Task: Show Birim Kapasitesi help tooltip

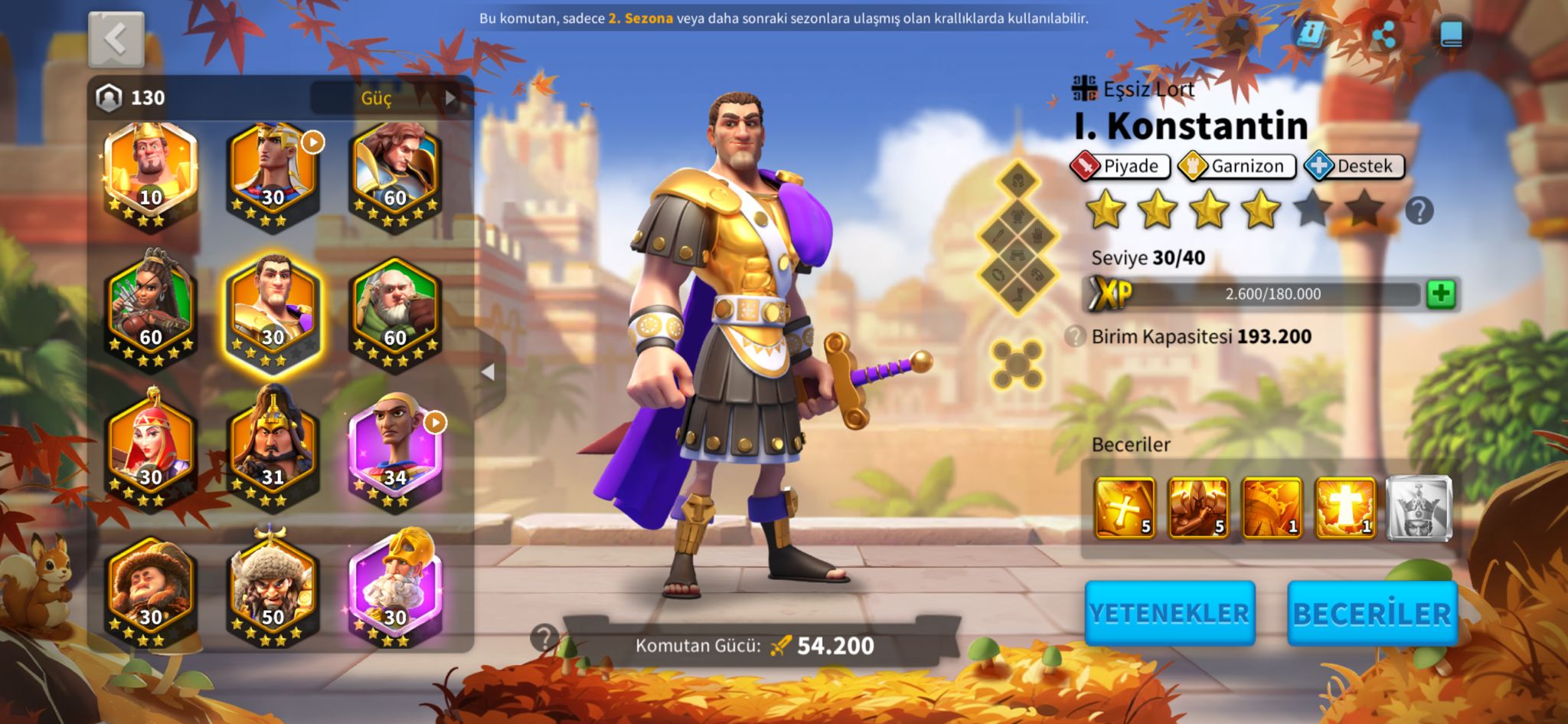Action: pyautogui.click(x=1076, y=336)
